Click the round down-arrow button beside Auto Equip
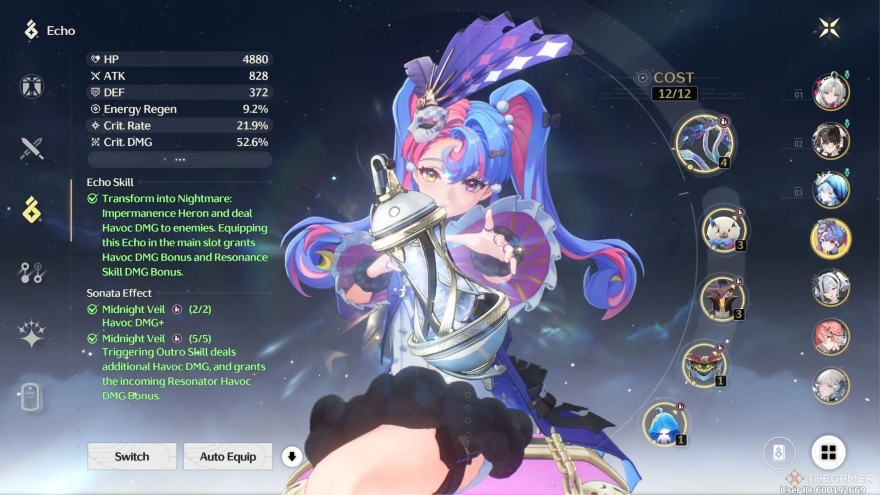The width and height of the screenshot is (880, 495). (x=292, y=457)
